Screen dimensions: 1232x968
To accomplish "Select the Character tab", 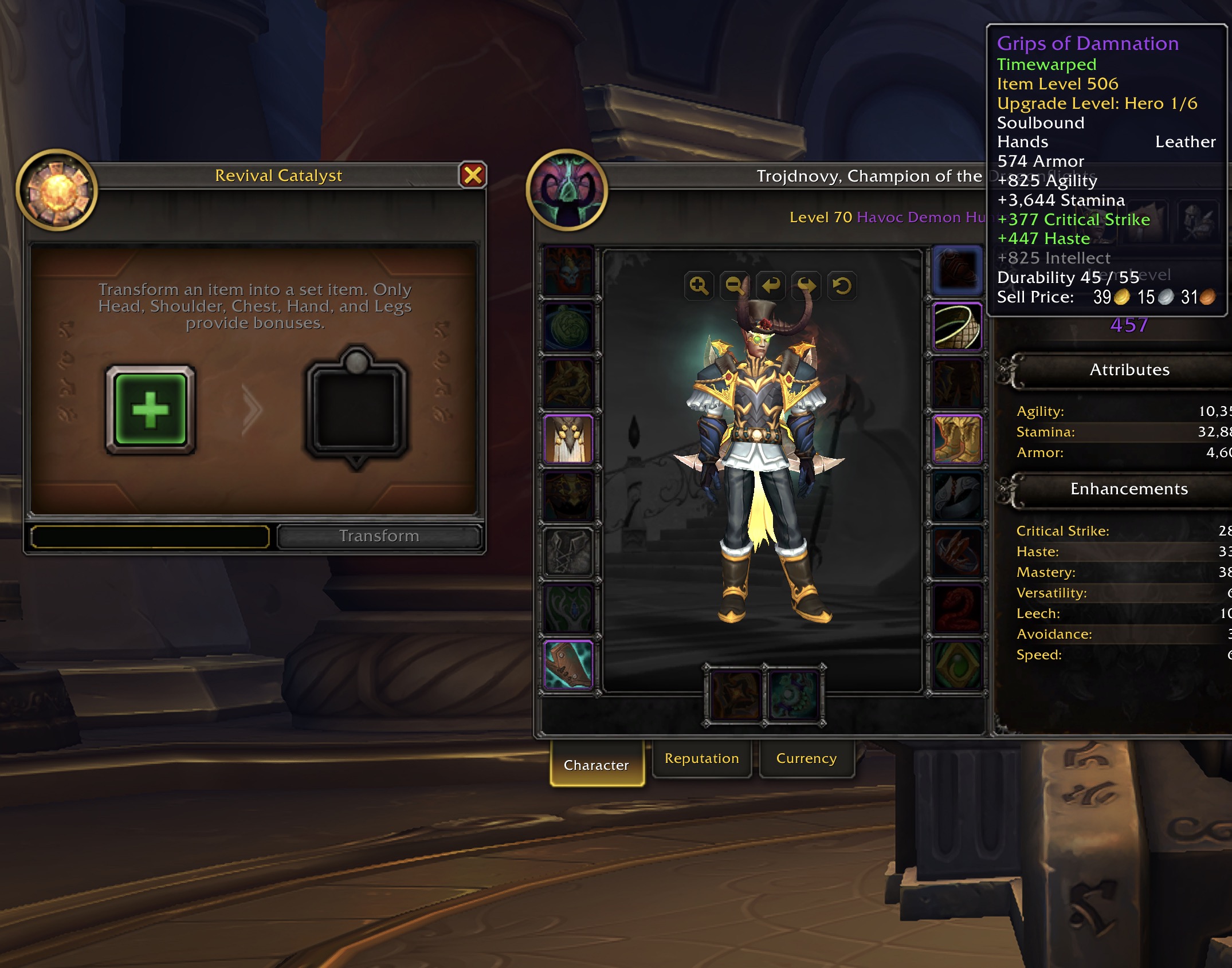I will click(597, 765).
